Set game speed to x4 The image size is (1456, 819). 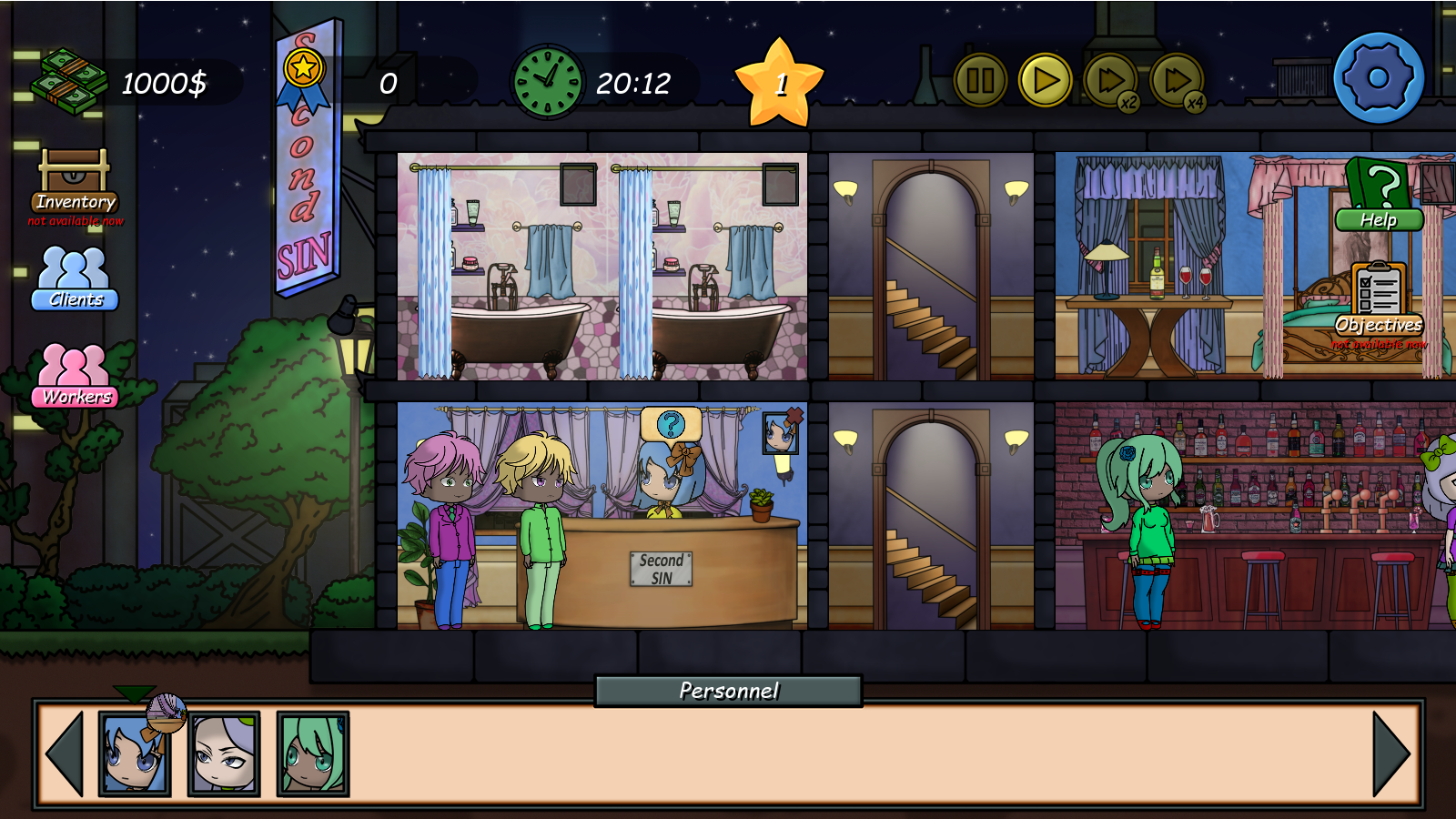(x=1177, y=81)
